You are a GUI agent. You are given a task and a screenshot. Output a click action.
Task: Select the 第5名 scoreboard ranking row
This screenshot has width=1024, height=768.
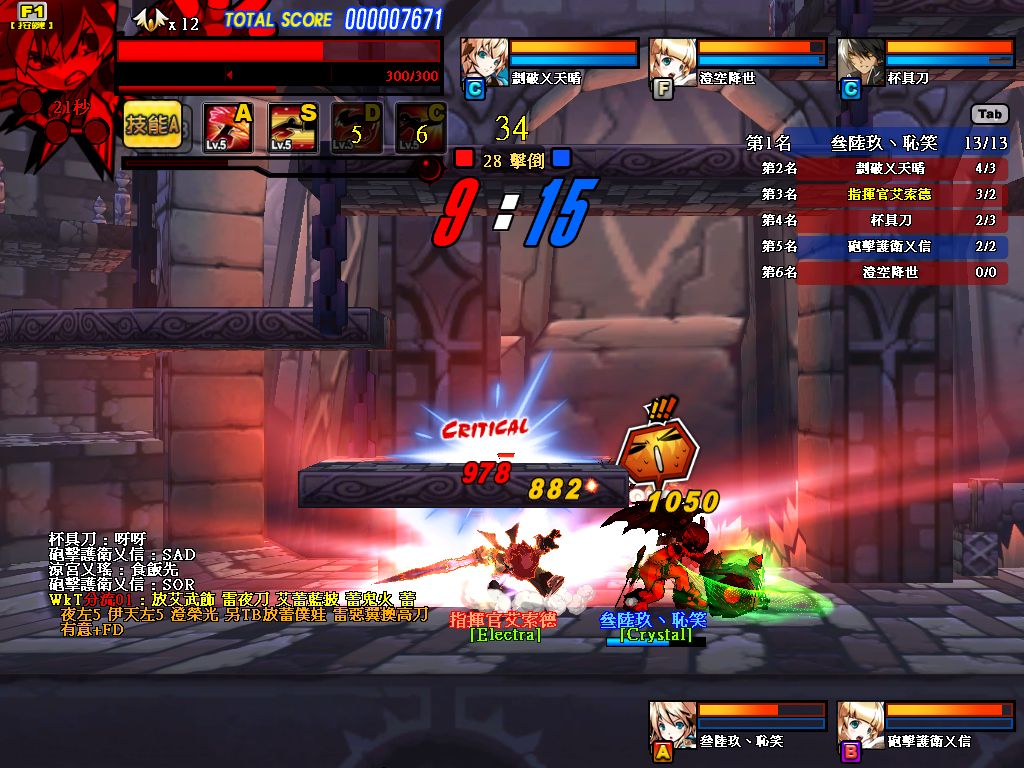pos(882,246)
